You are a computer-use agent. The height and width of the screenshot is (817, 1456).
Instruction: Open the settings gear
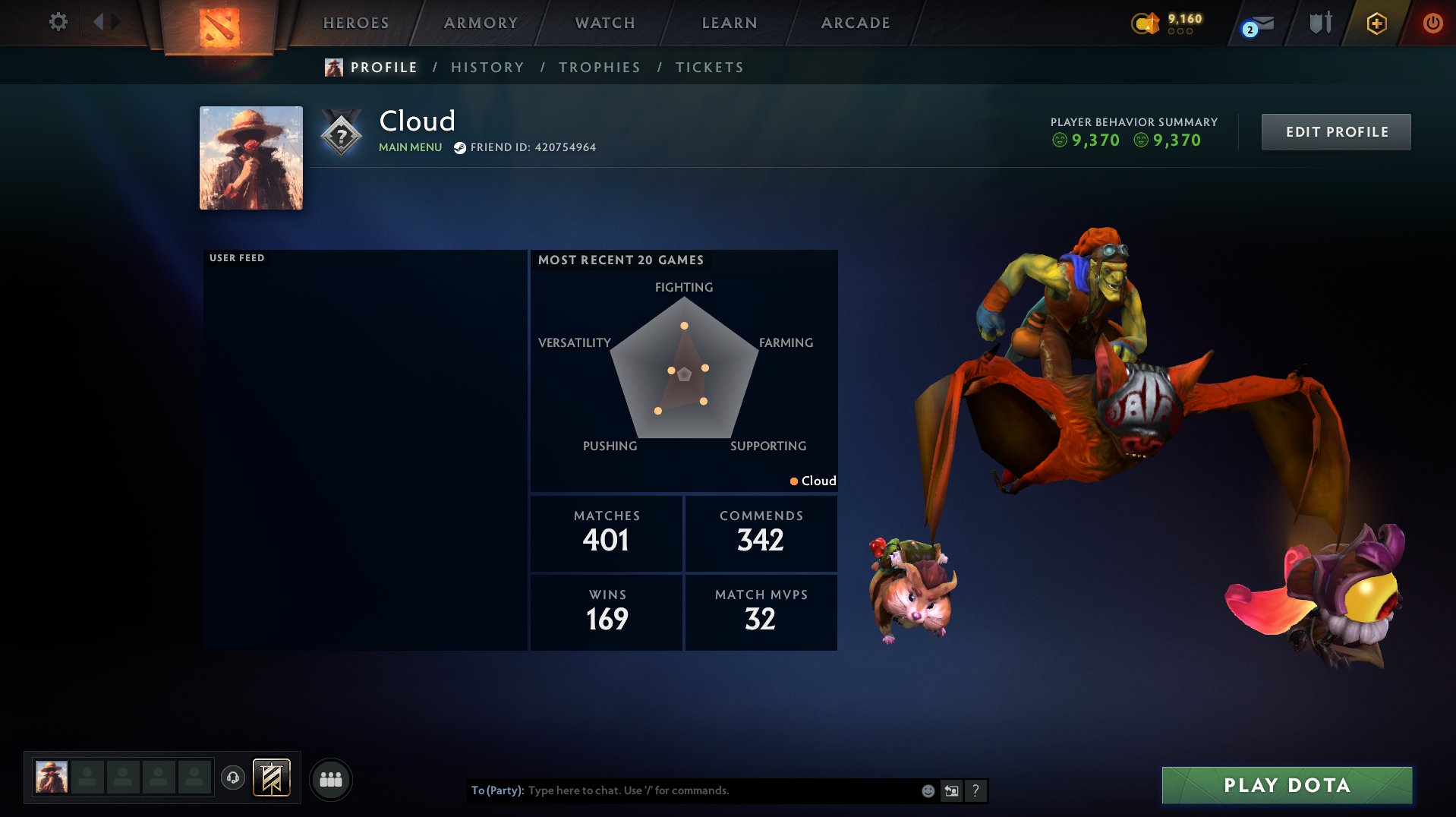point(58,23)
